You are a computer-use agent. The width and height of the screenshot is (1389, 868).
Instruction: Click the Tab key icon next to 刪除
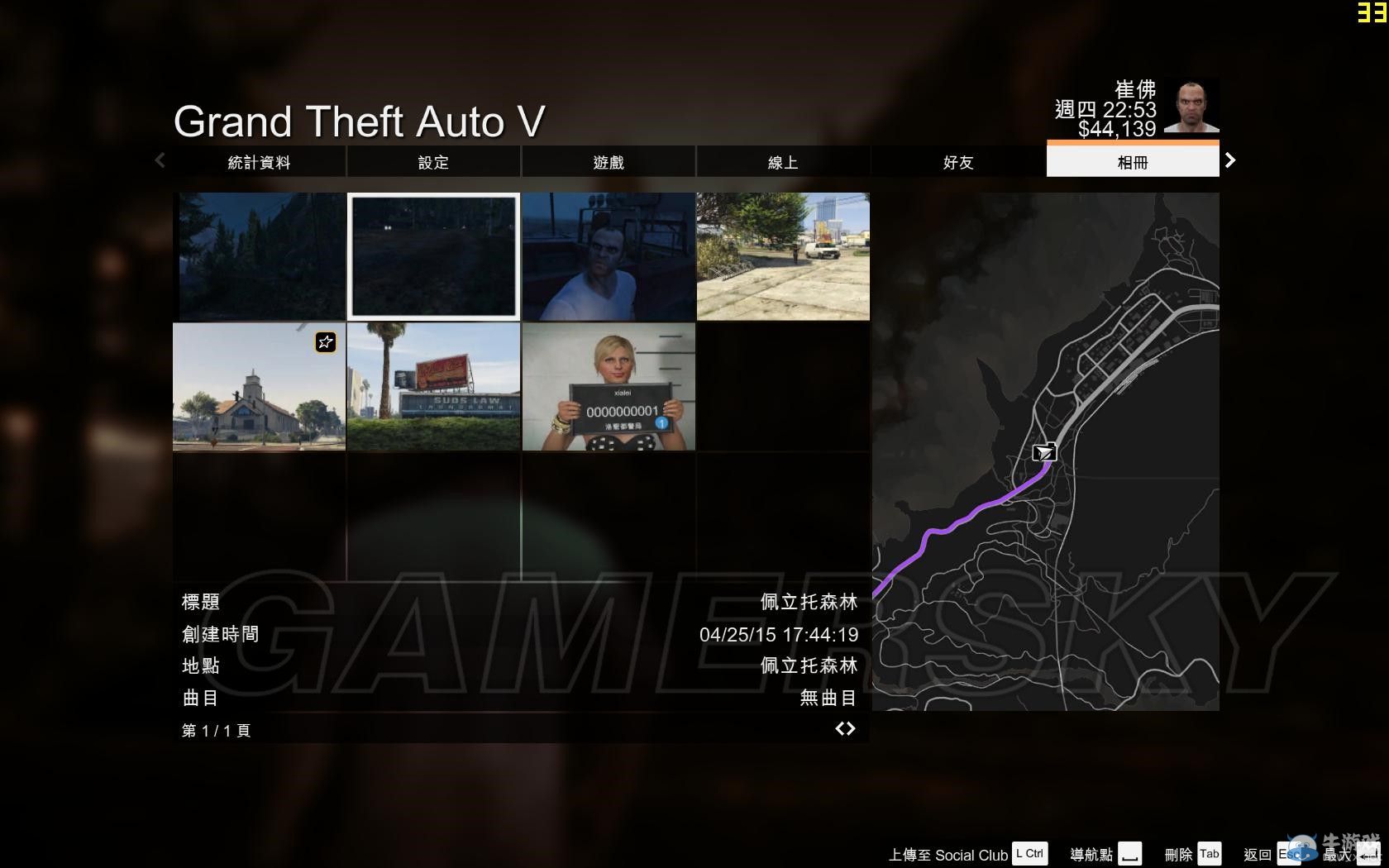click(1210, 853)
